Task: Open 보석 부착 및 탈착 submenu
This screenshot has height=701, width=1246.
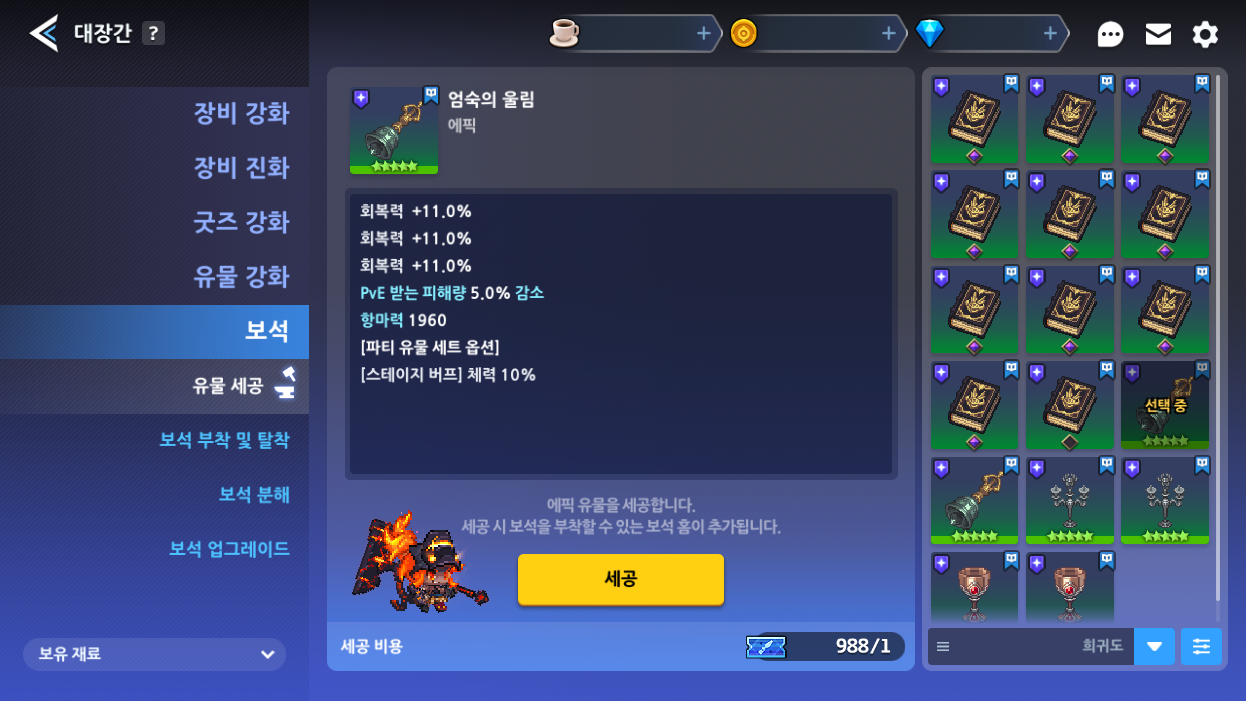Action: tap(224, 440)
